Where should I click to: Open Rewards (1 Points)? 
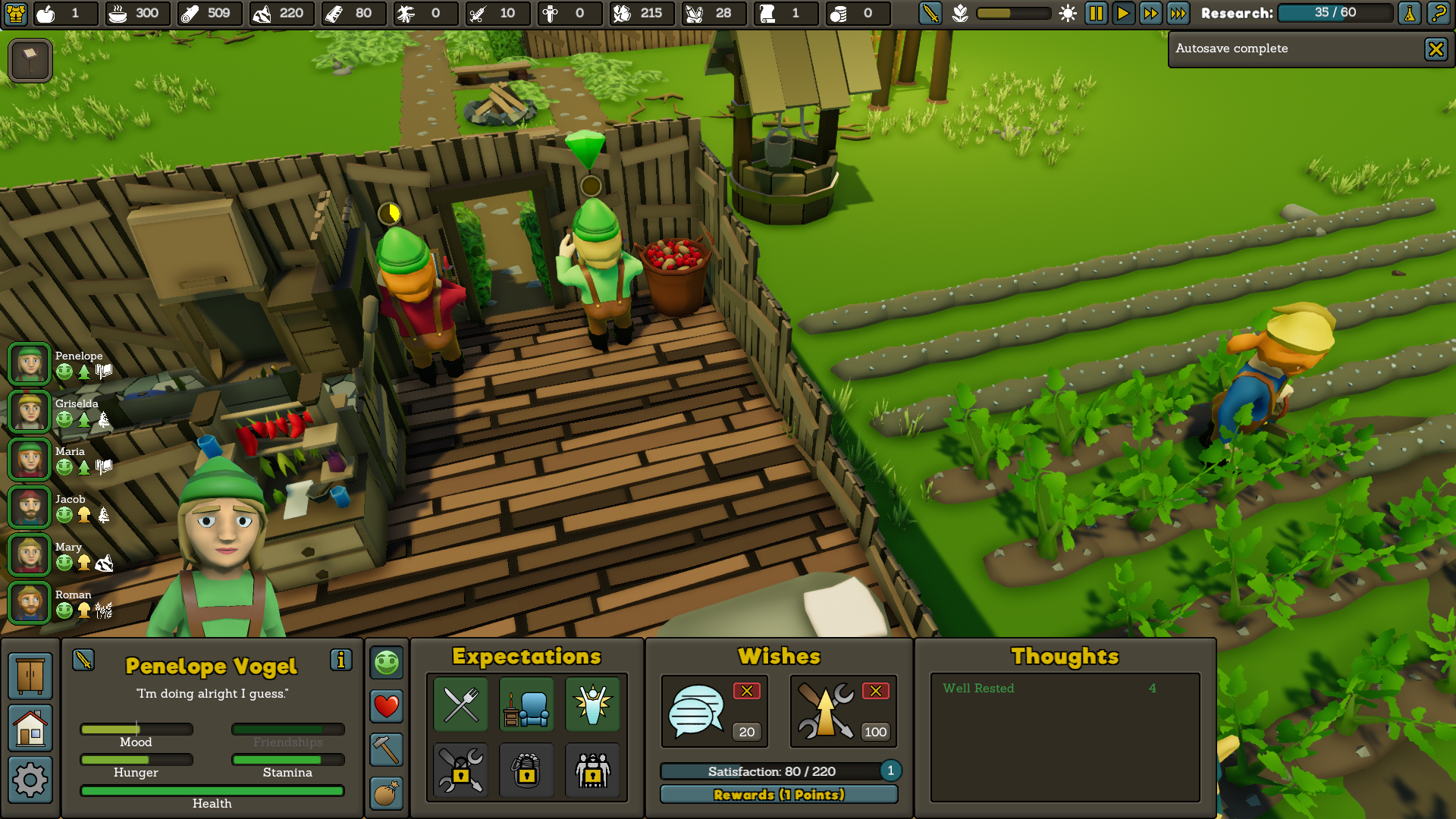[779, 795]
